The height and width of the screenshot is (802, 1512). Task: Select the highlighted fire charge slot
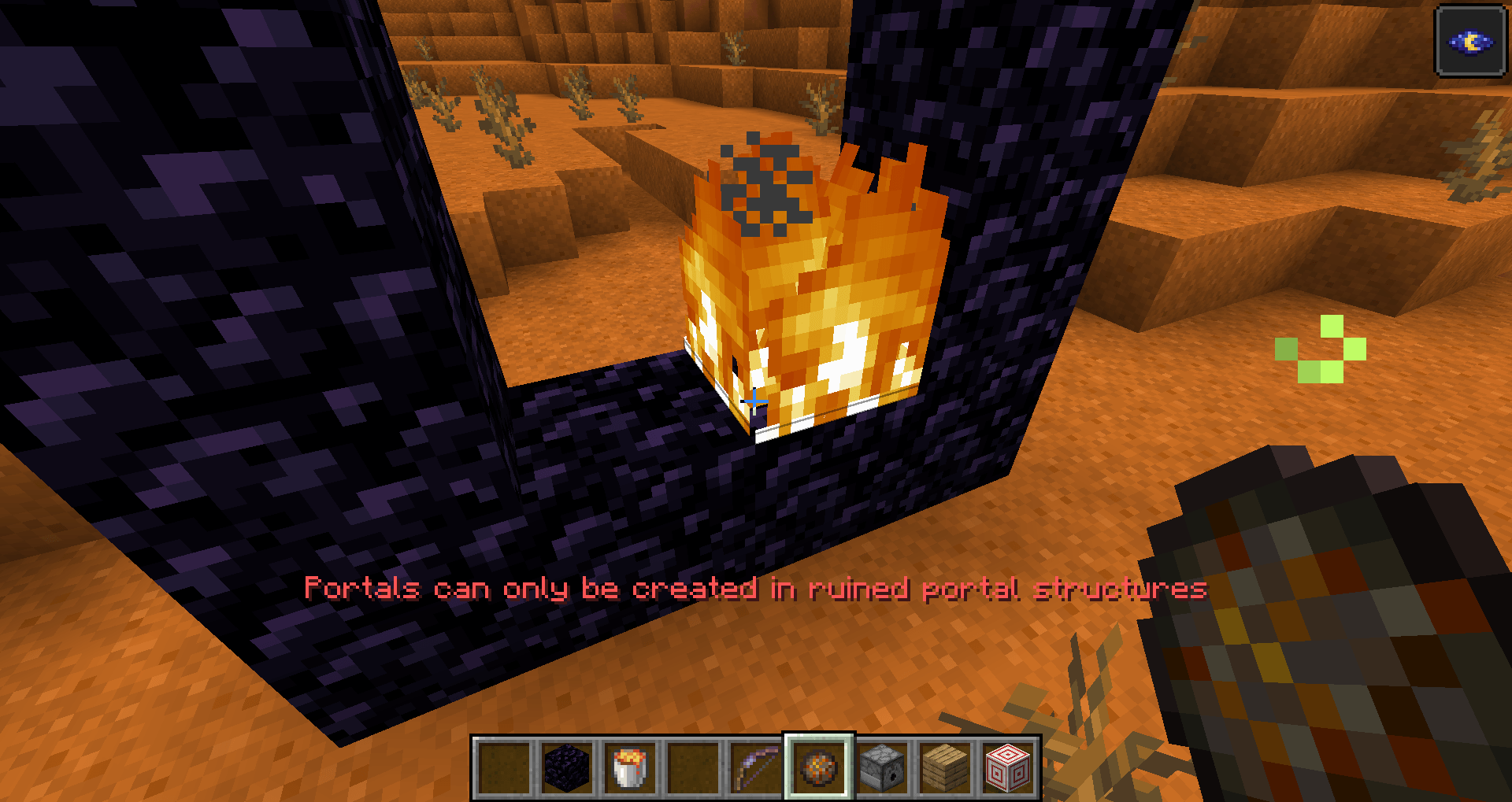(x=819, y=767)
